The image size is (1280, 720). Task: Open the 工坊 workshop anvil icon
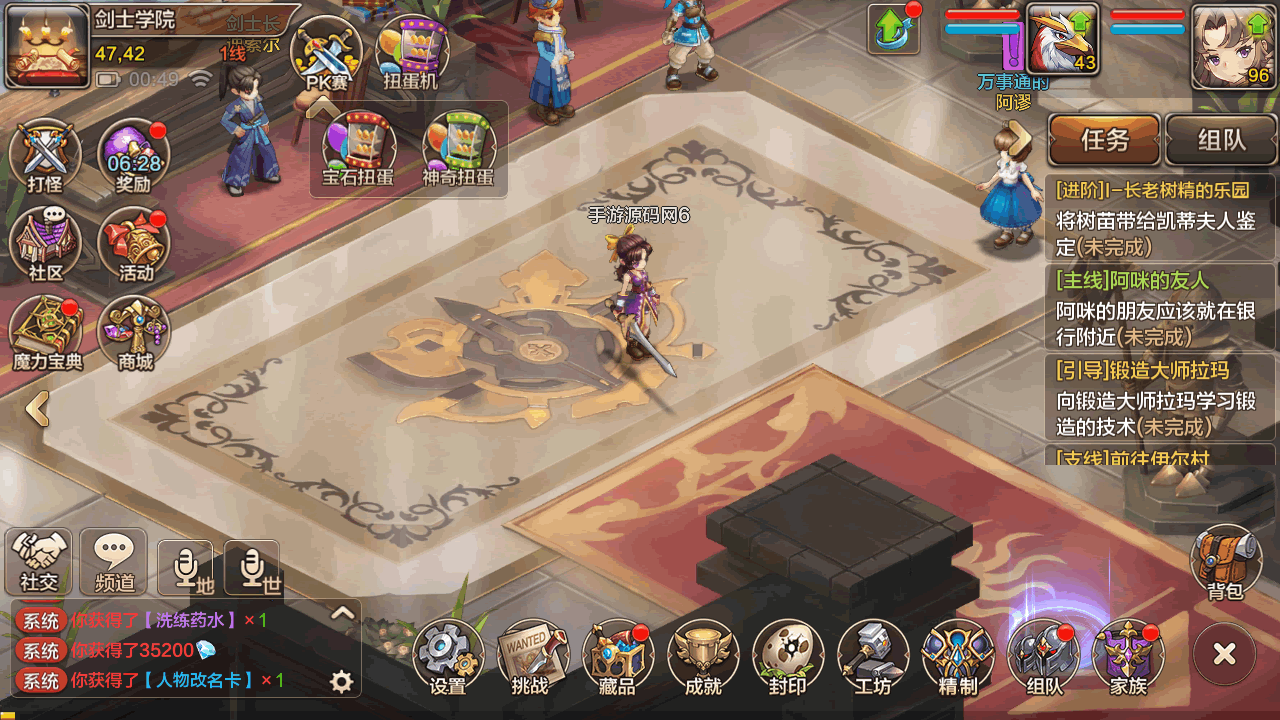click(873, 655)
